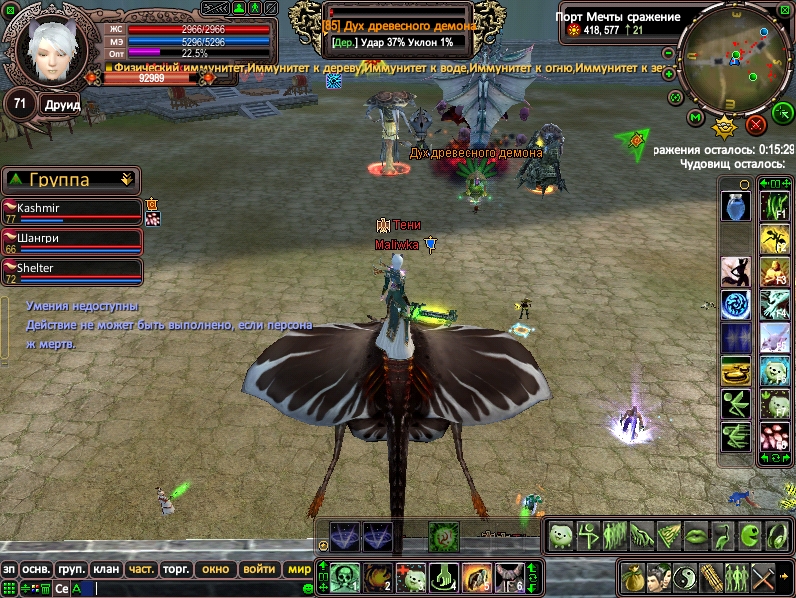796x598 pixels.
Task: Switch to the 'клан' chat tab
Action: [x=105, y=569]
